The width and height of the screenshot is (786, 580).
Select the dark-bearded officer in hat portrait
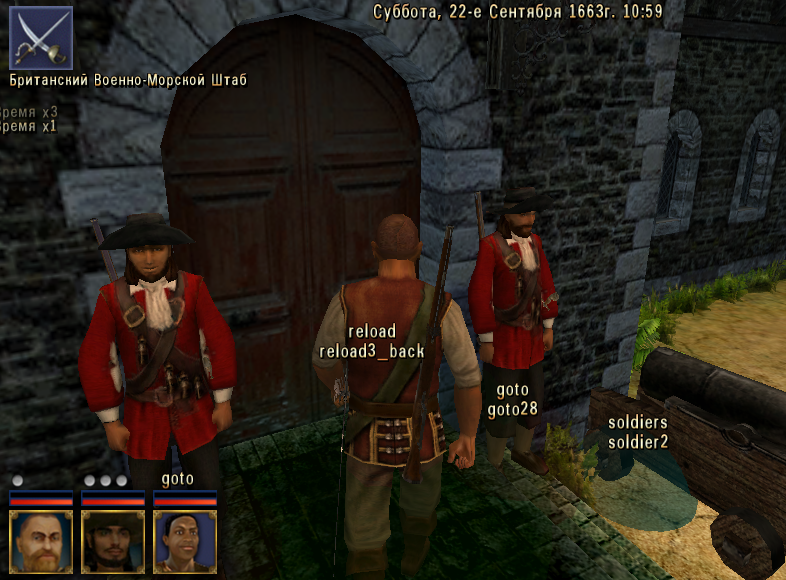[113, 542]
